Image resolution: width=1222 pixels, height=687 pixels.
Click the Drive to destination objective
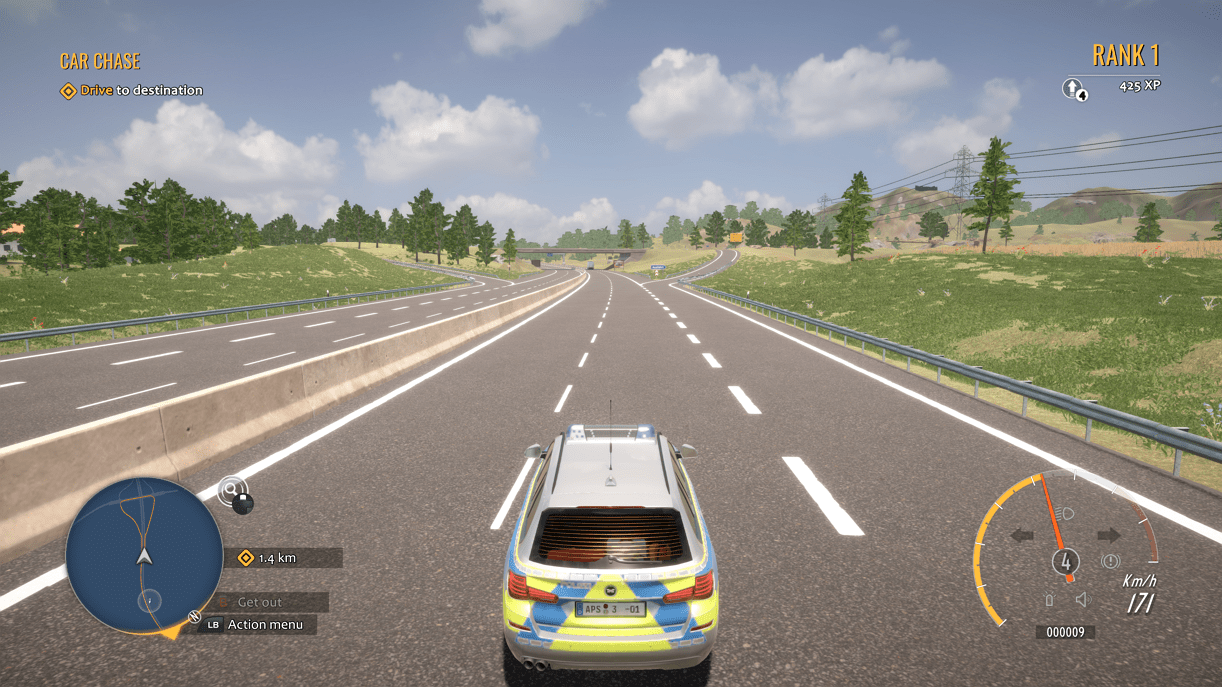(131, 91)
